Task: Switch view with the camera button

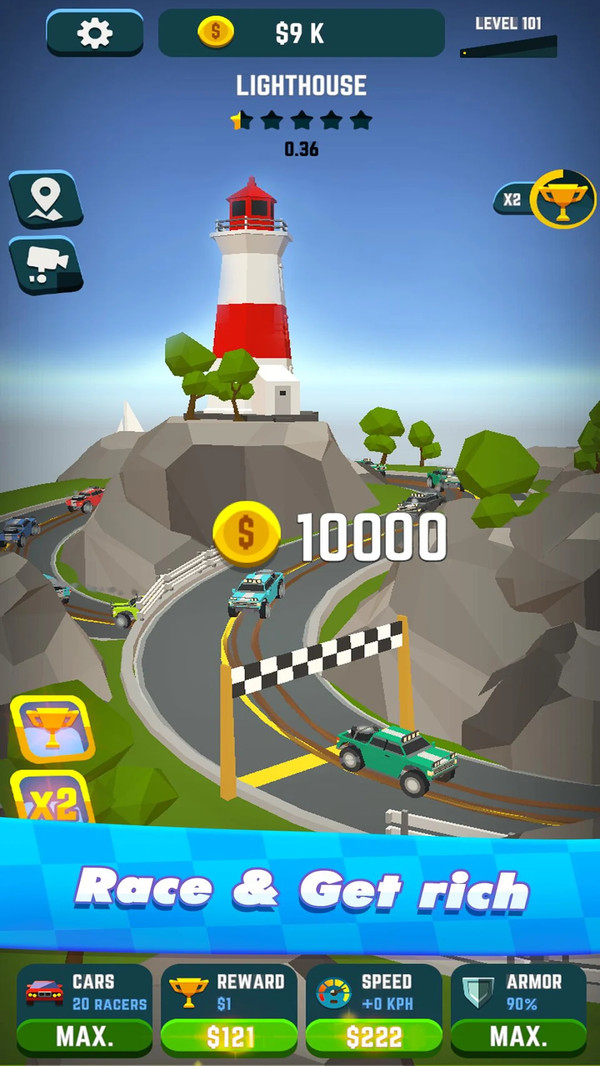Action: click(x=44, y=264)
